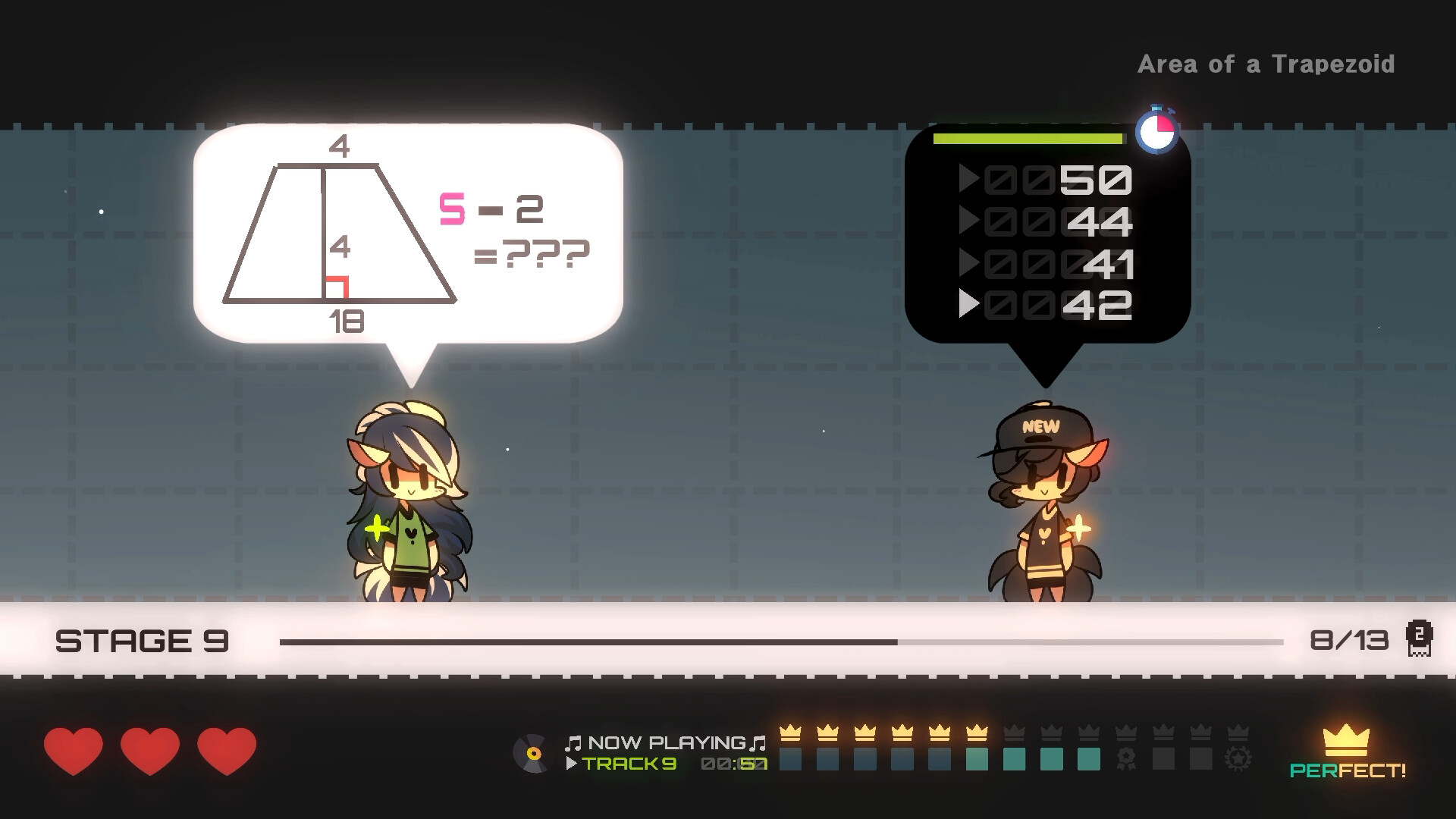Select the STAGE 9 label
This screenshot has height=819, width=1456.
click(x=144, y=641)
